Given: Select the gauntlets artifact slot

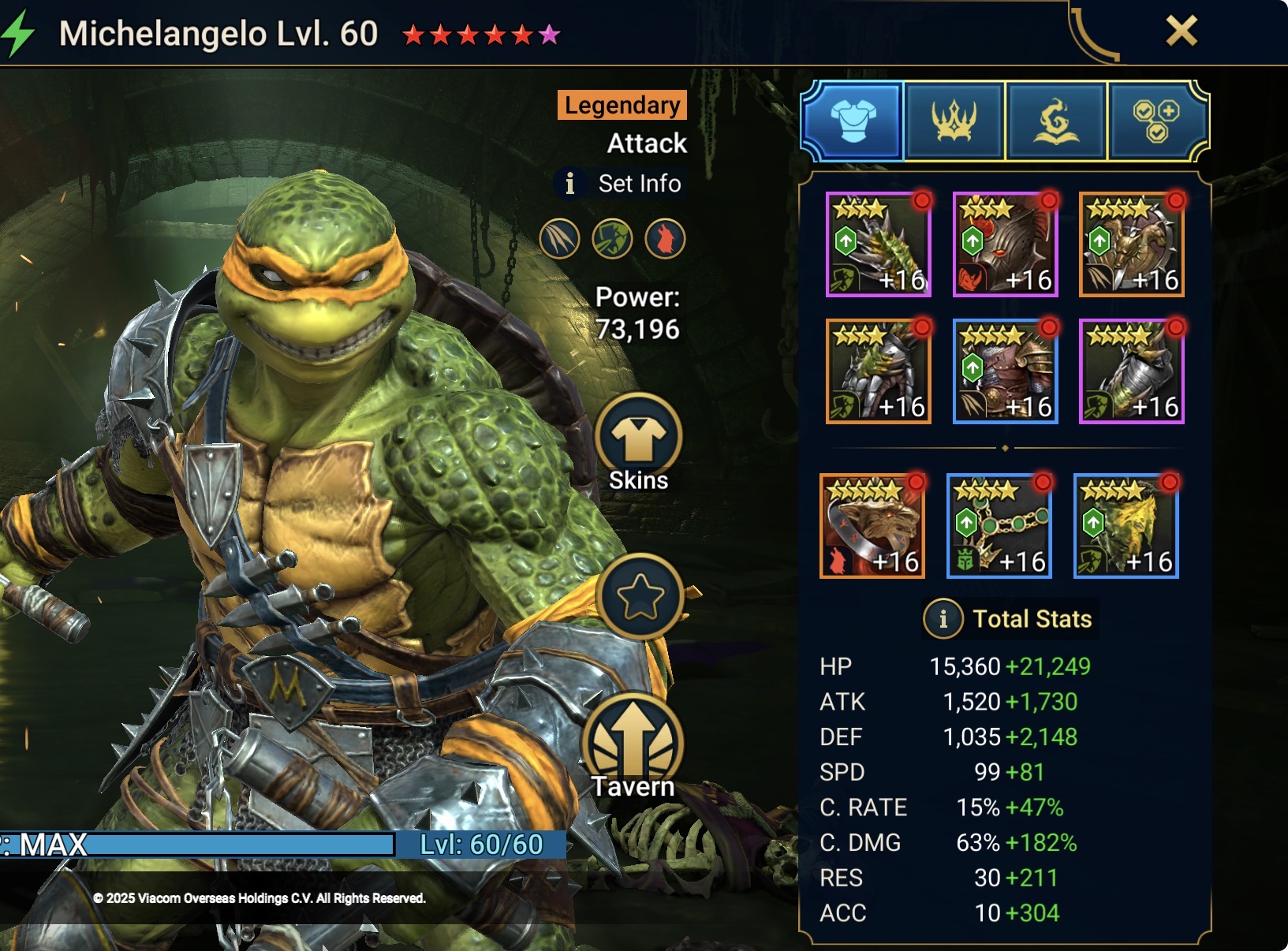Looking at the screenshot, I should 878,371.
